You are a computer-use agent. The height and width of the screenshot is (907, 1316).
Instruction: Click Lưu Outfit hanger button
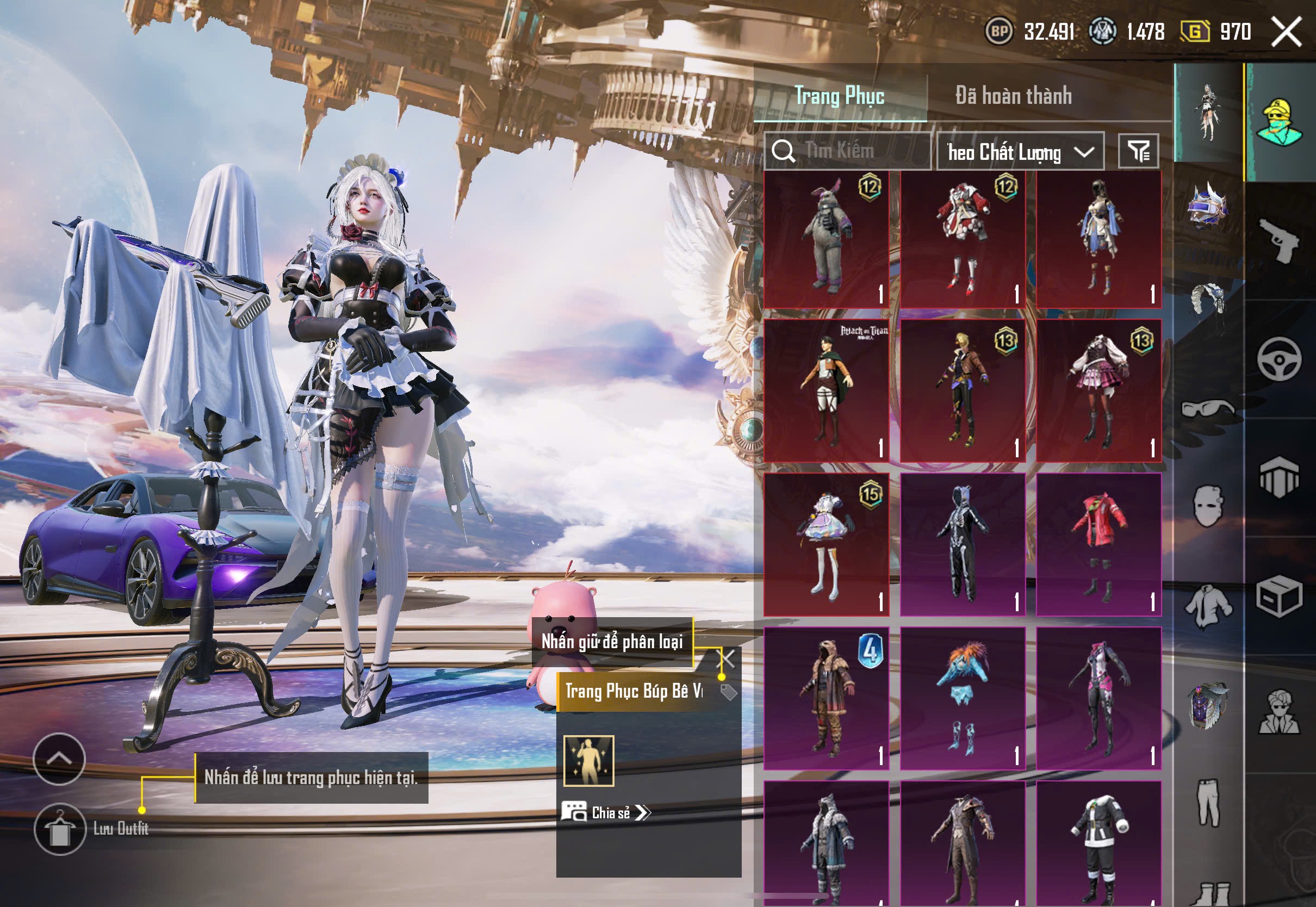60,829
